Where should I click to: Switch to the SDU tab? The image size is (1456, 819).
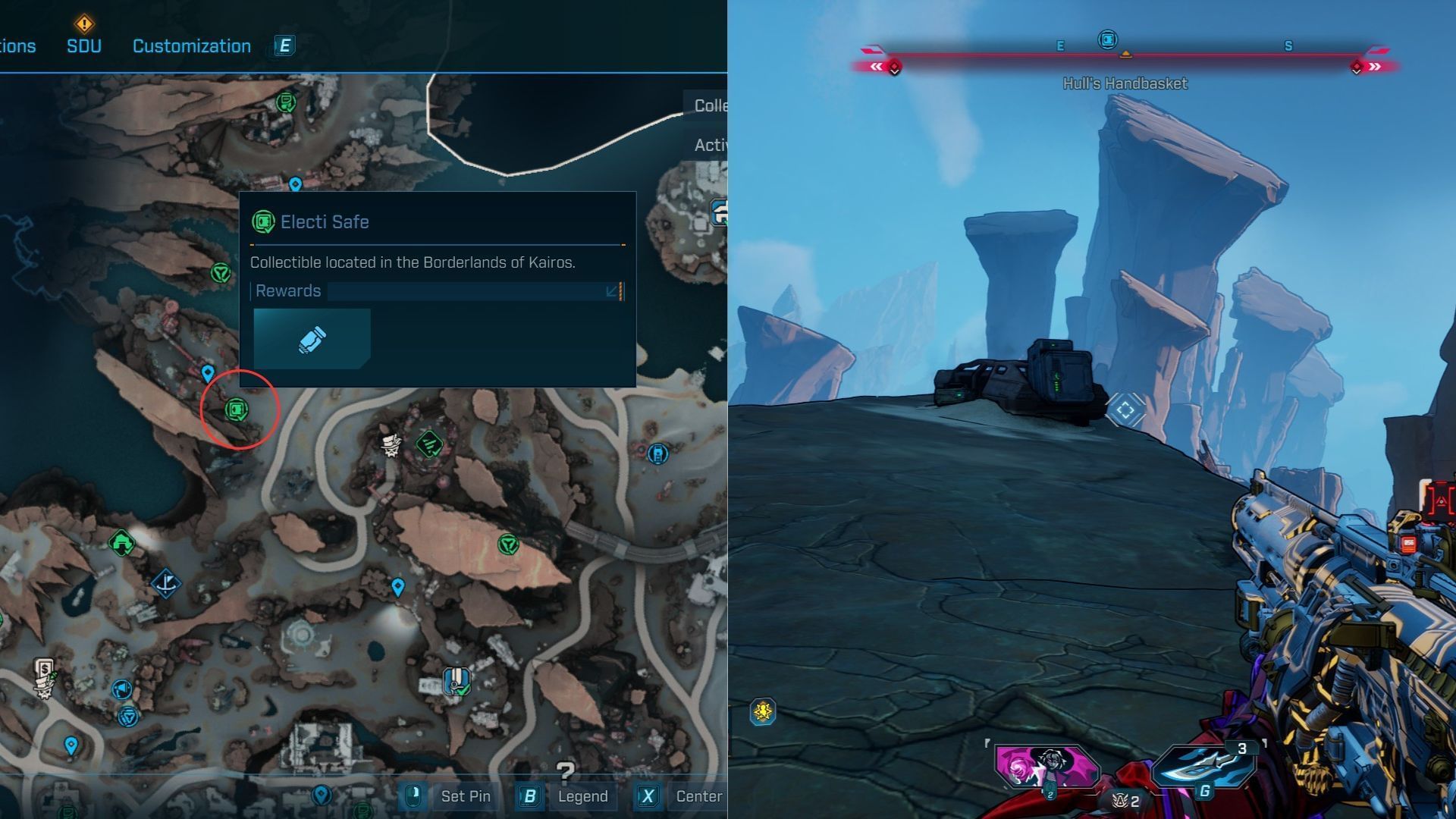coord(83,45)
